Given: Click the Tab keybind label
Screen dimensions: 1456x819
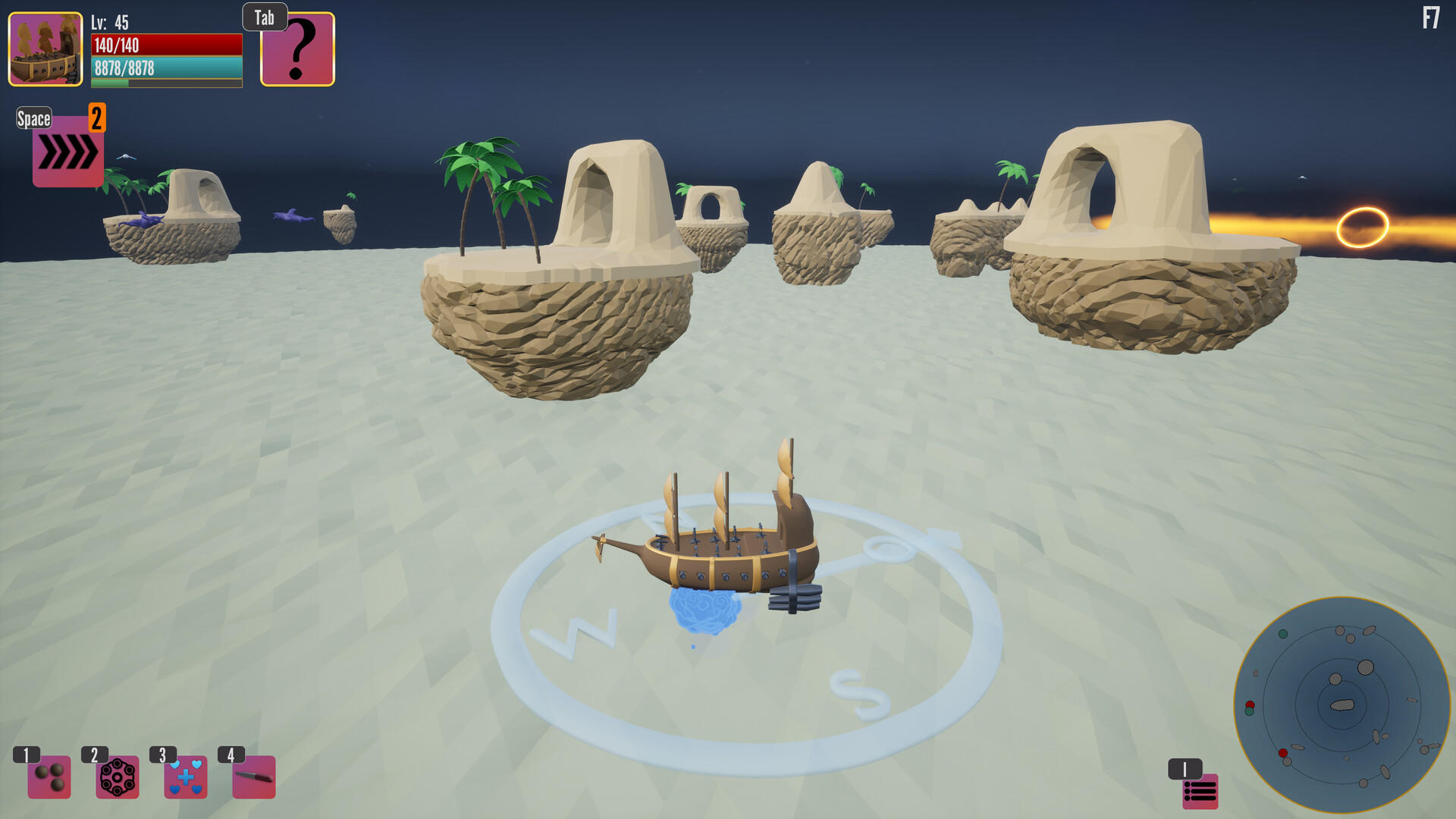Looking at the screenshot, I should 264,17.
